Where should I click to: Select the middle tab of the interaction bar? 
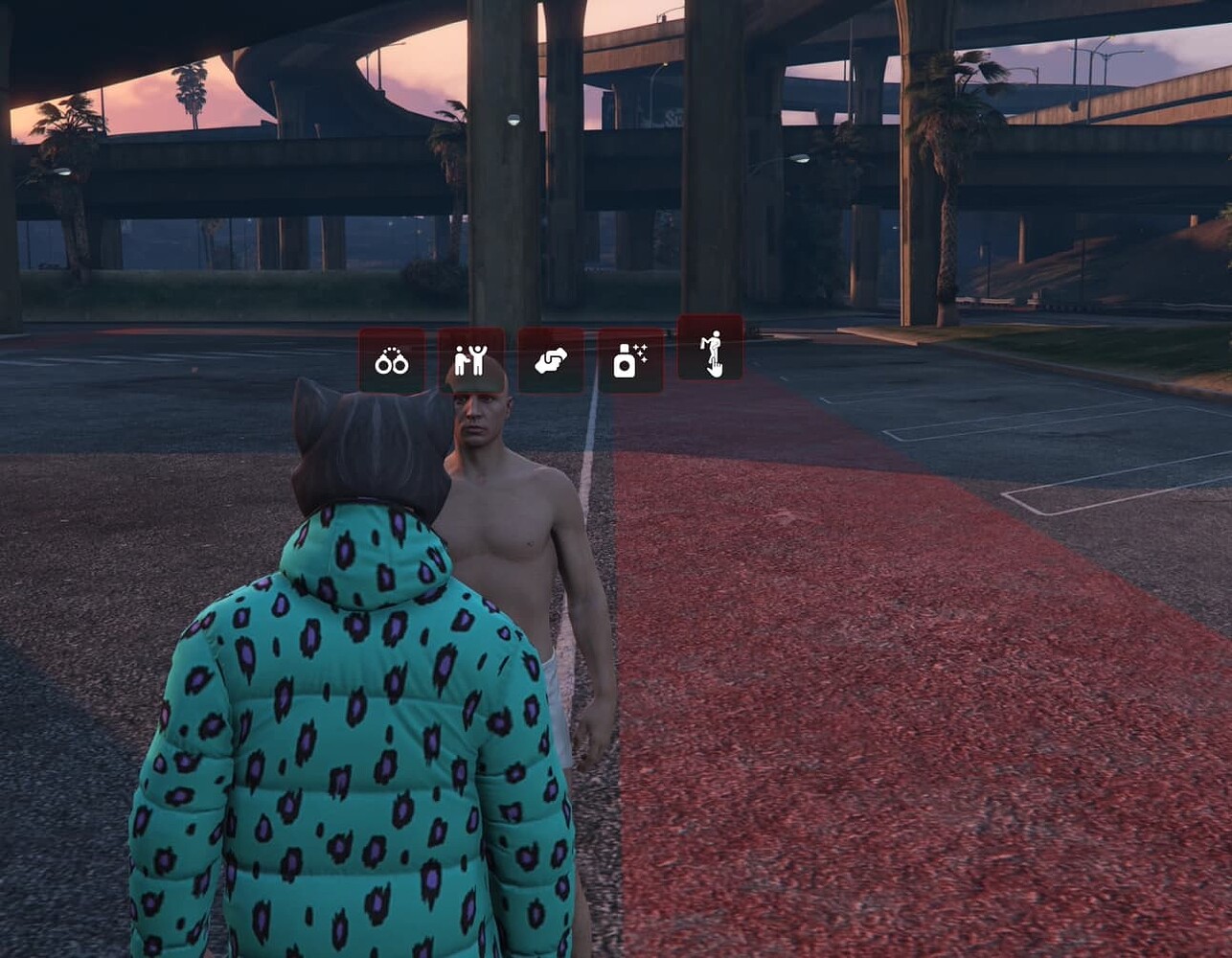coord(552,360)
